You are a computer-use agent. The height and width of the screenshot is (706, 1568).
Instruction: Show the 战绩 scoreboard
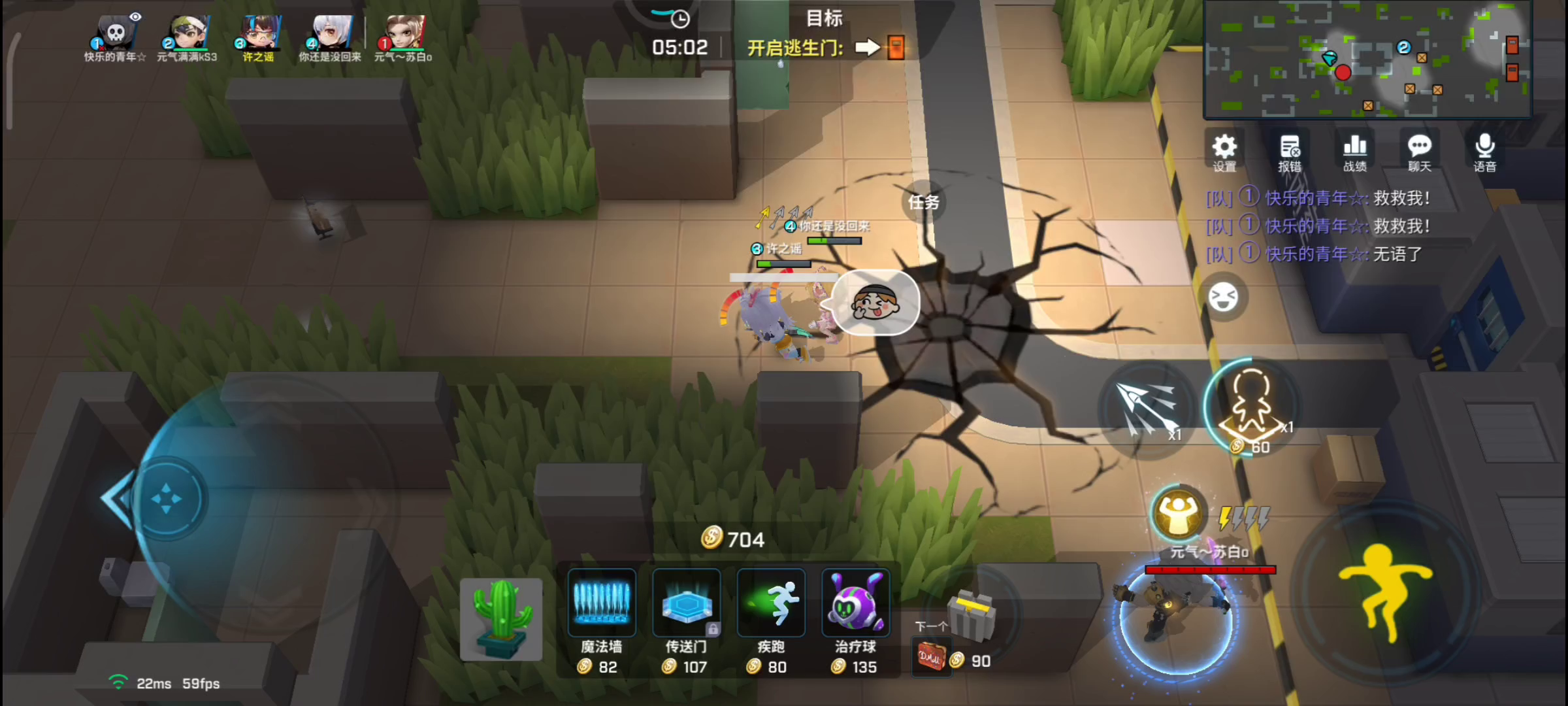(1354, 152)
